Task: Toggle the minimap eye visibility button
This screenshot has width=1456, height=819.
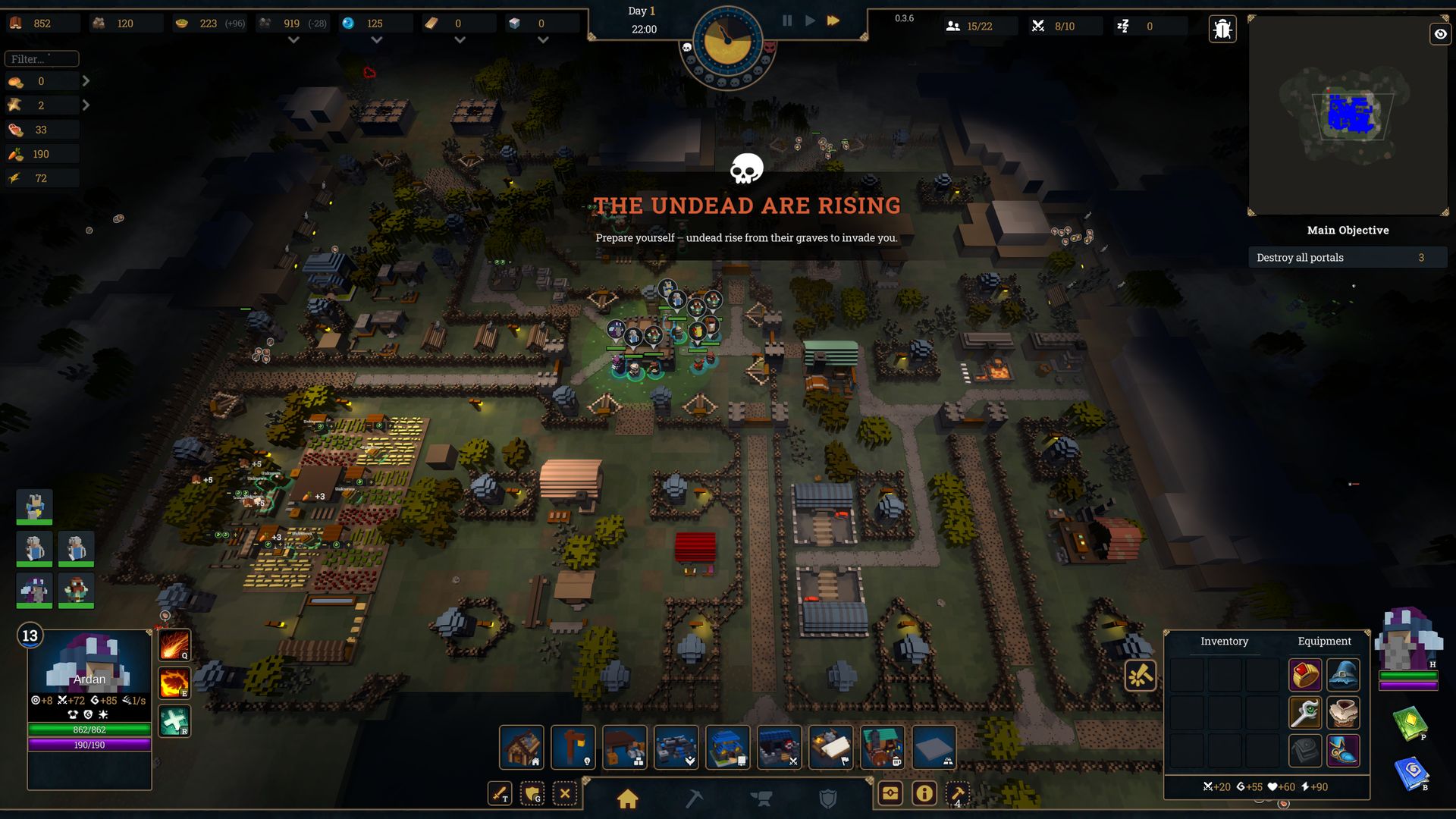Action: [1440, 34]
